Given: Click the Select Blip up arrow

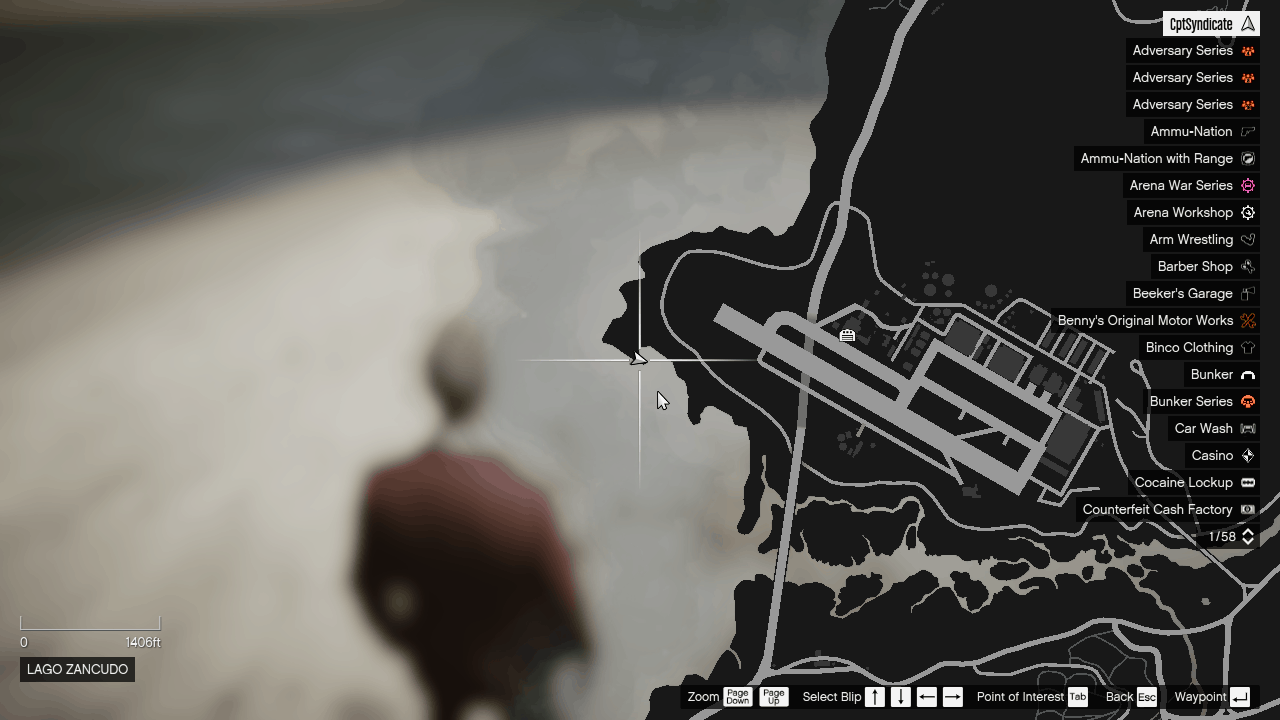Looking at the screenshot, I should click(874, 697).
